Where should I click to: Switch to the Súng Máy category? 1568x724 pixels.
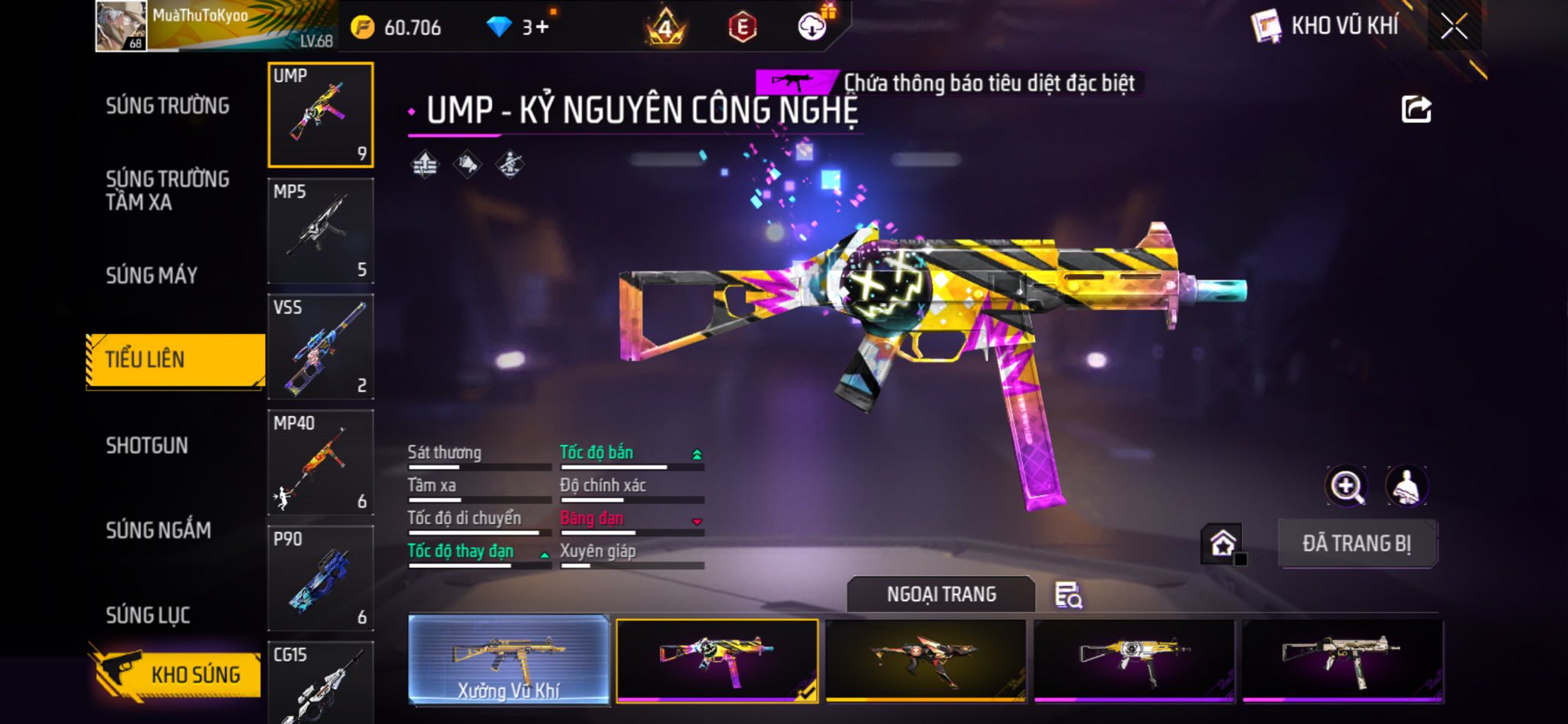pos(152,275)
